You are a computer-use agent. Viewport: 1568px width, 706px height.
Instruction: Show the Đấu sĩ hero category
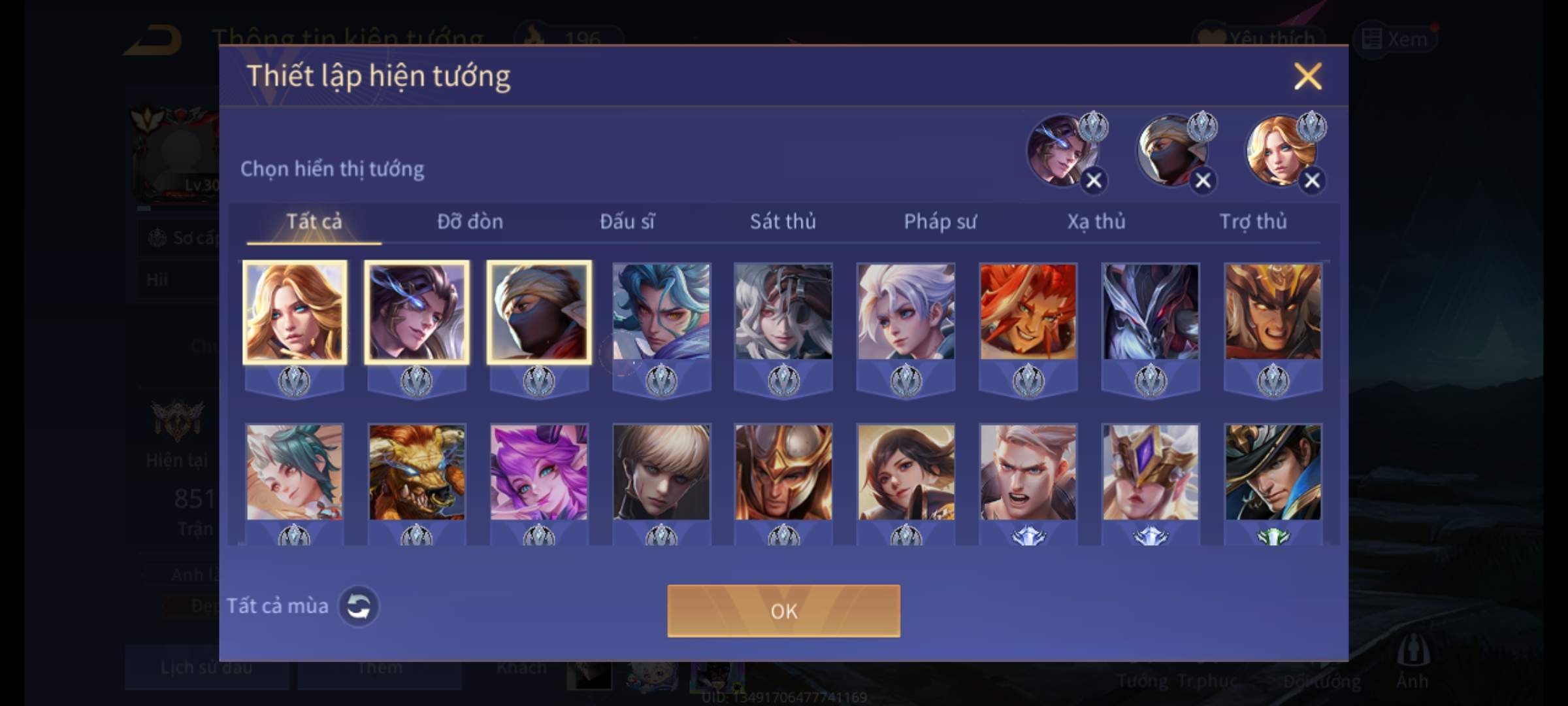pos(627,222)
